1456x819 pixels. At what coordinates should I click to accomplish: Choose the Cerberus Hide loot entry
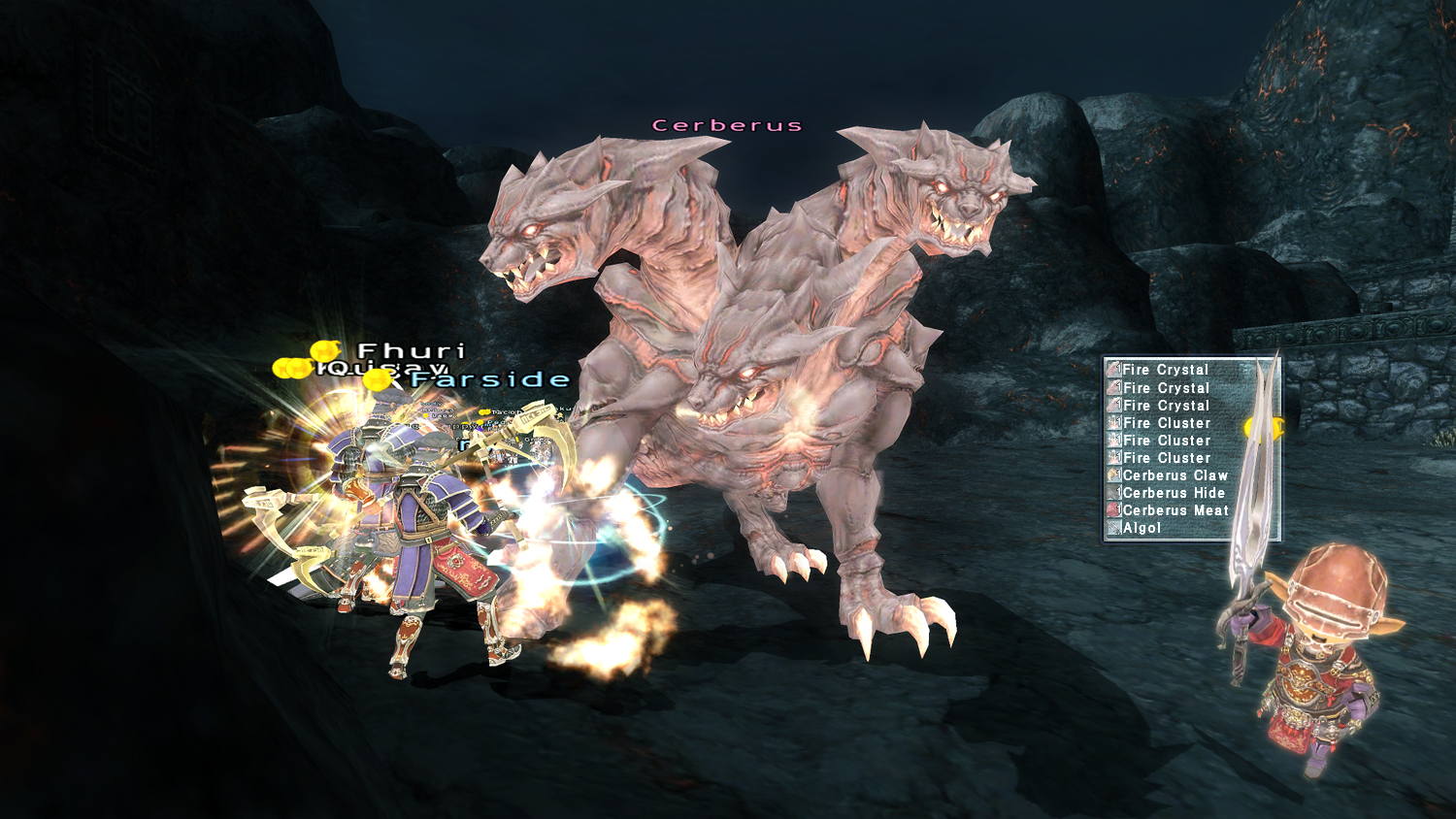pos(1173,493)
